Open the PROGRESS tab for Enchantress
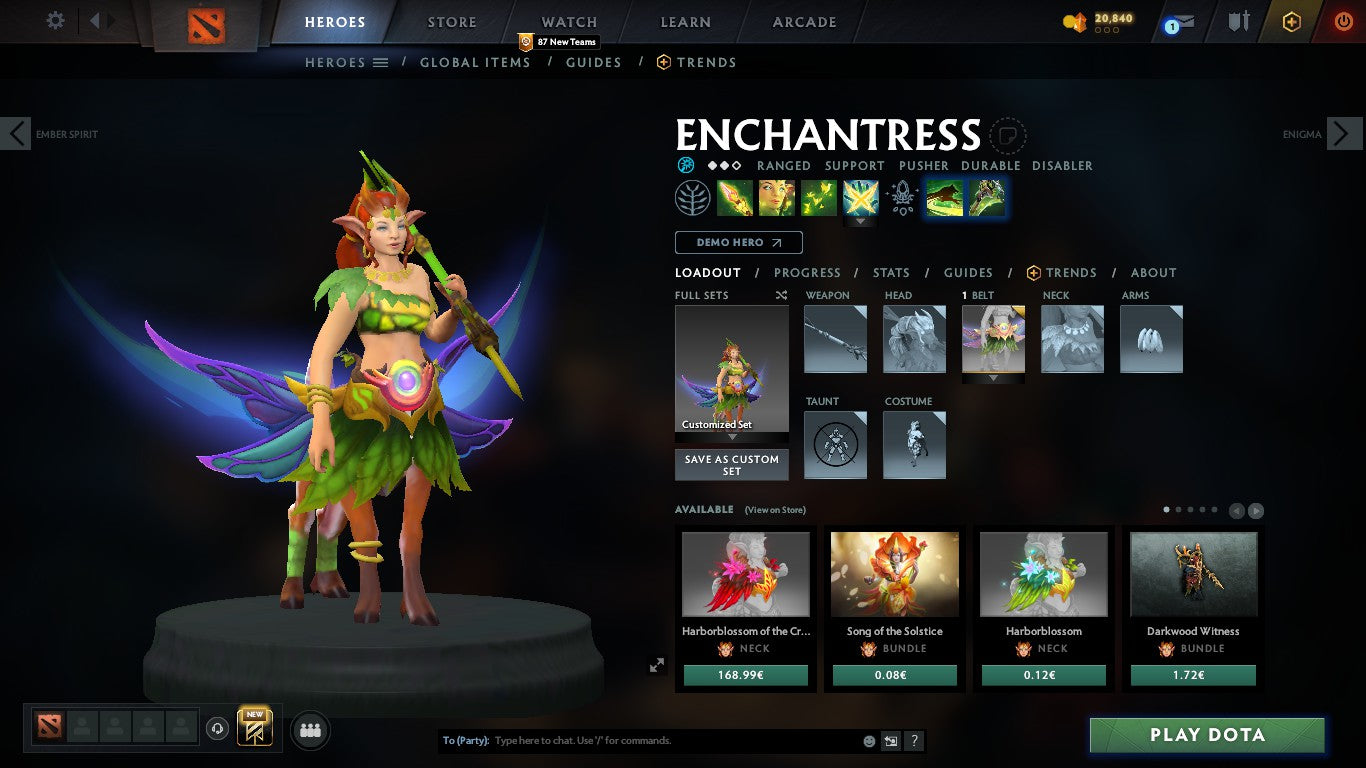This screenshot has height=768, width=1366. coord(807,272)
